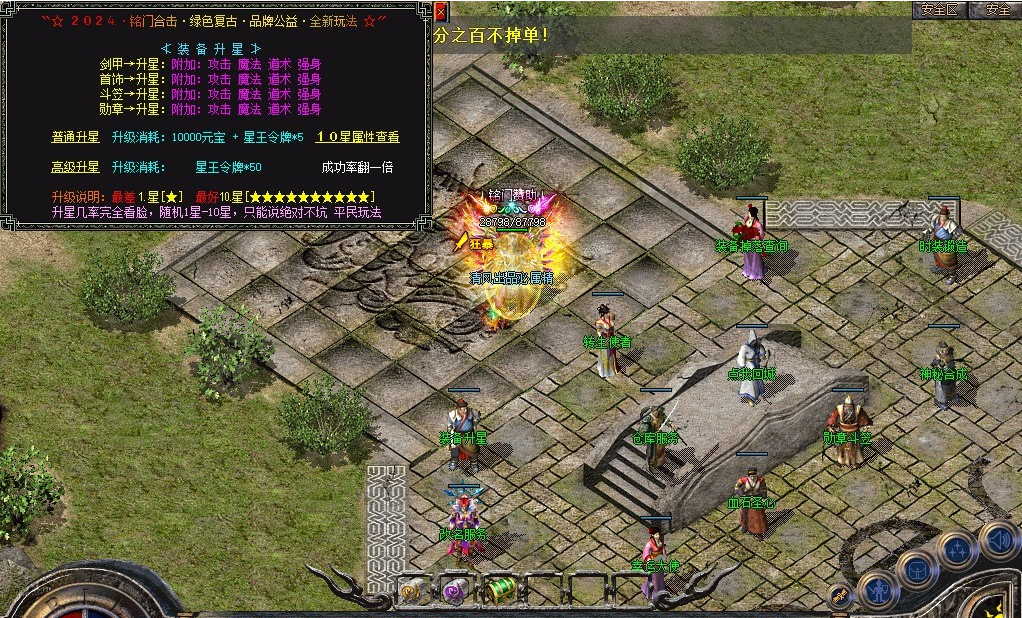1022x618 pixels.
Task: Toggle sound with the speaker button
Action: tap(997, 540)
